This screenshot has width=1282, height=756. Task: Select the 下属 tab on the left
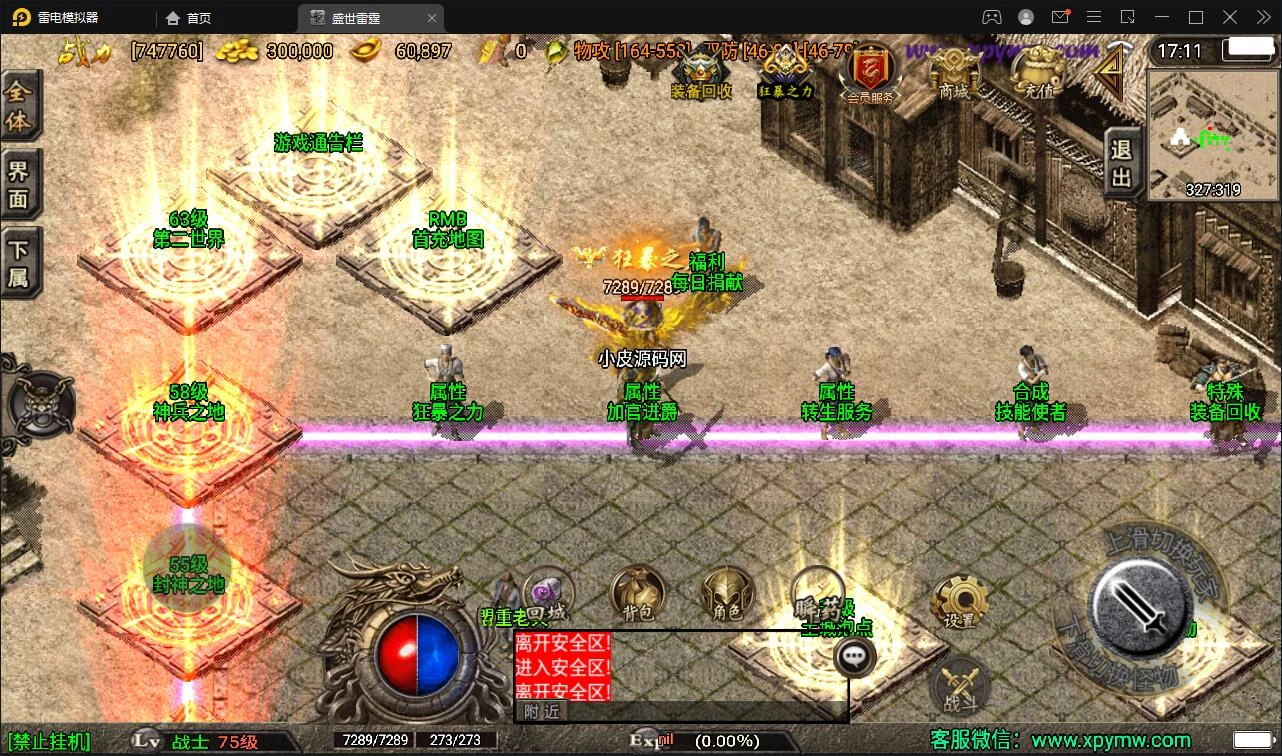coord(19,263)
